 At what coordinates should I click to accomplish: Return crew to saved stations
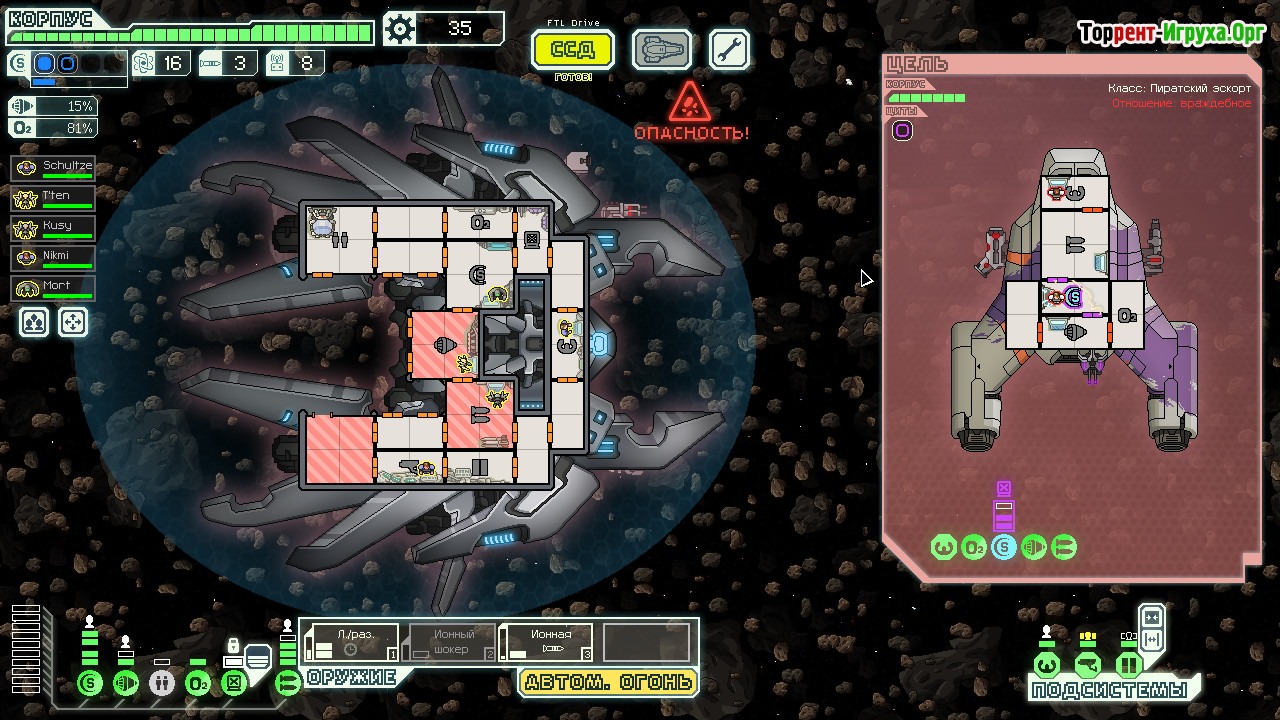coord(73,322)
